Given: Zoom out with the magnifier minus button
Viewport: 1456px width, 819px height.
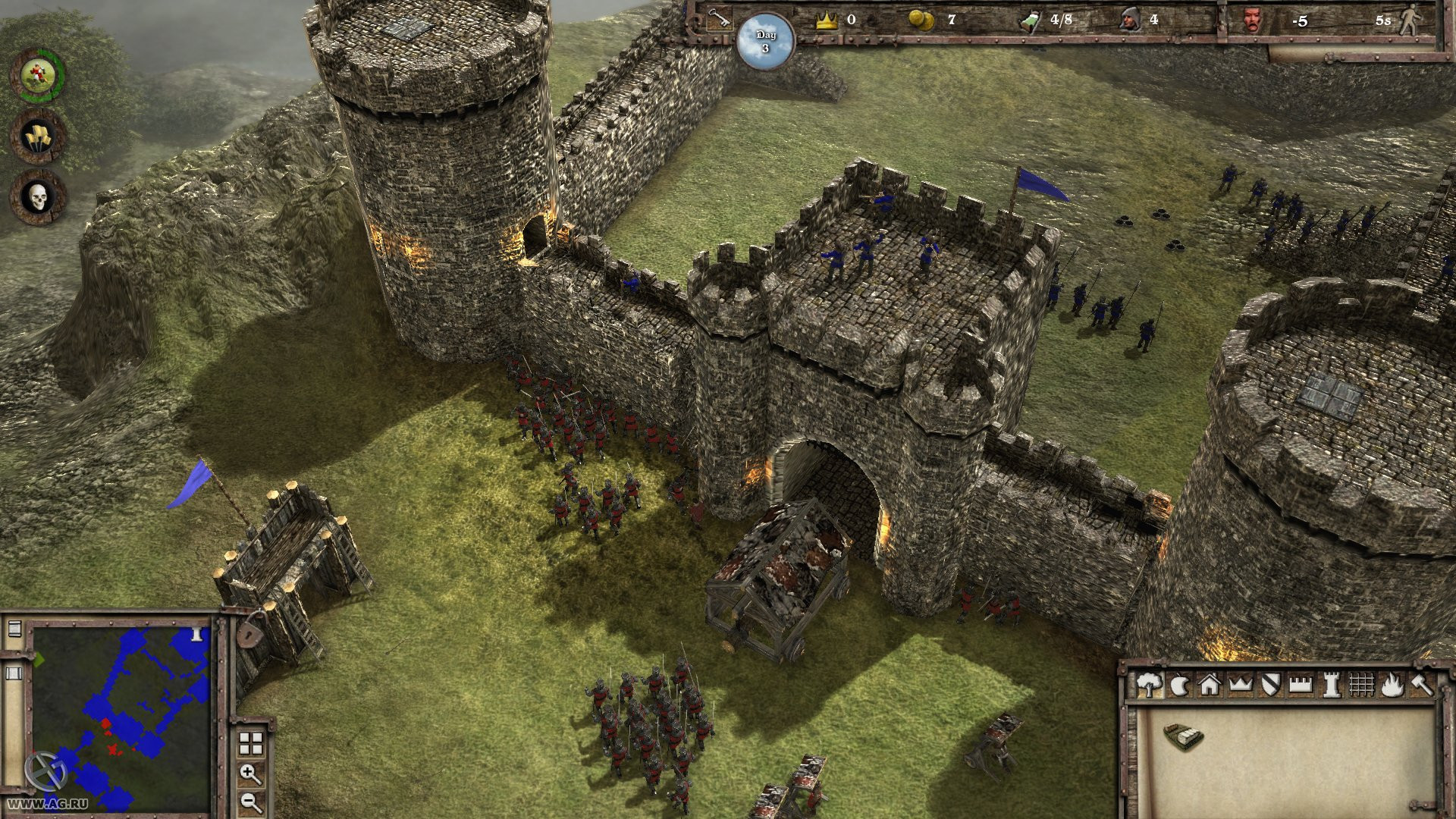Looking at the screenshot, I should click(x=250, y=802).
